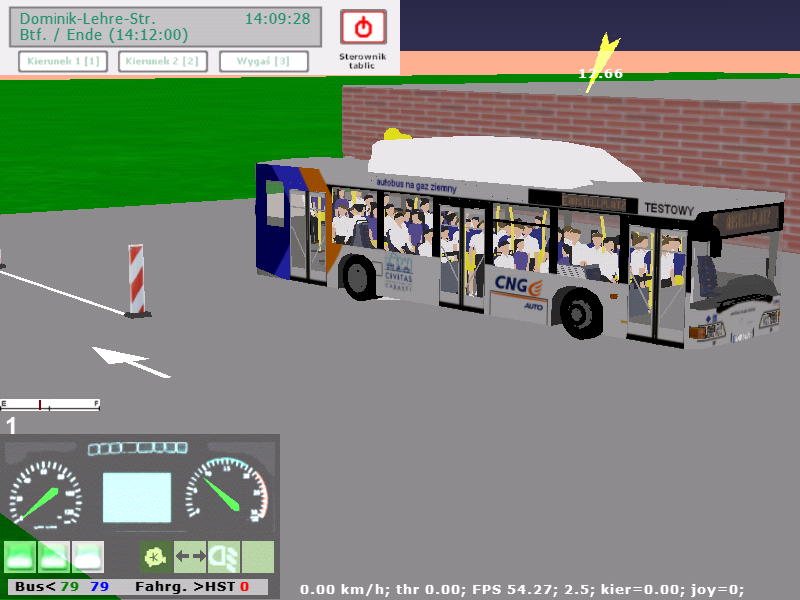Activate the engine indicator on dashboard
The width and height of the screenshot is (800, 600).
point(155,556)
